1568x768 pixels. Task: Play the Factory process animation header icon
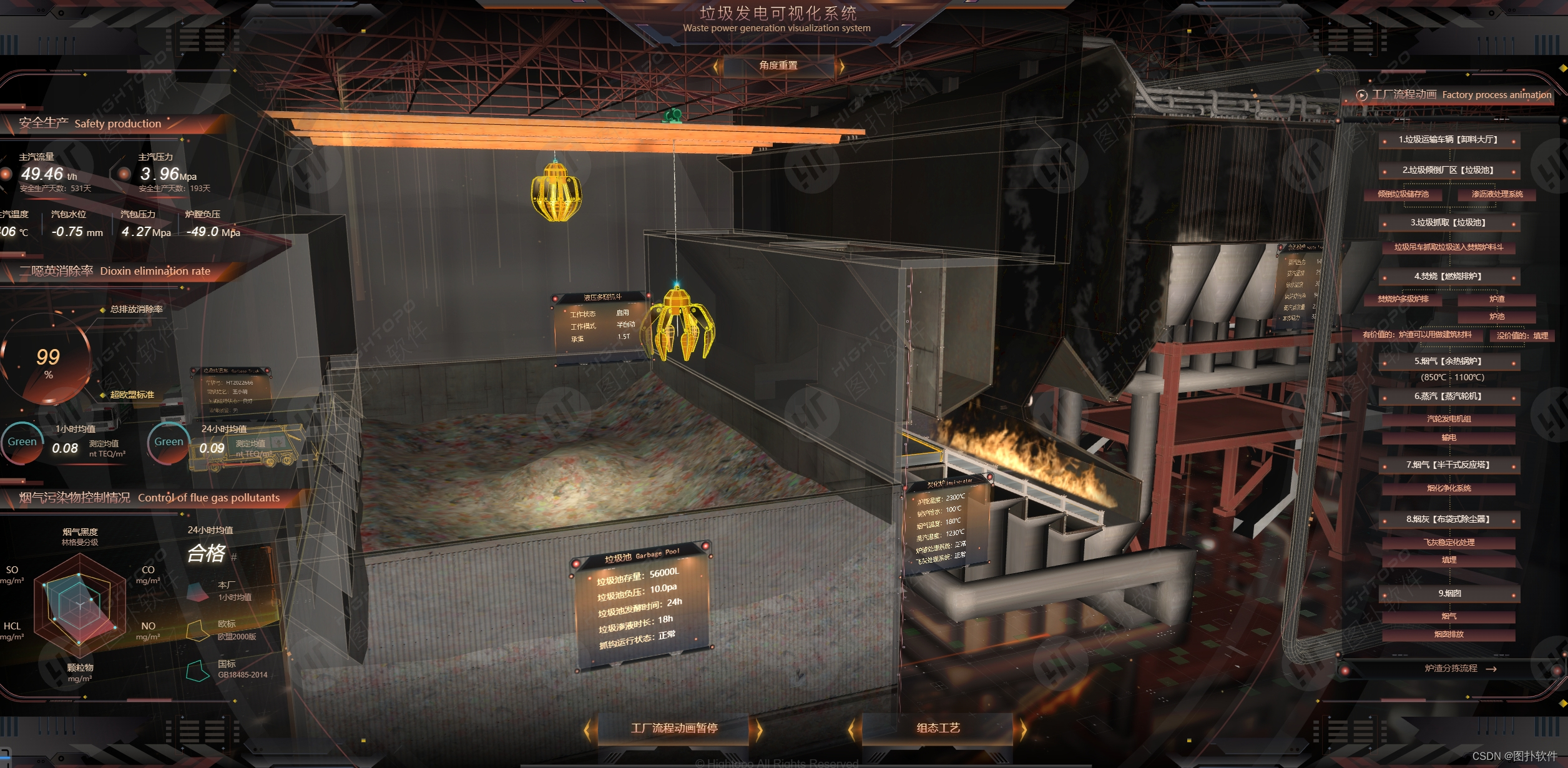1361,96
